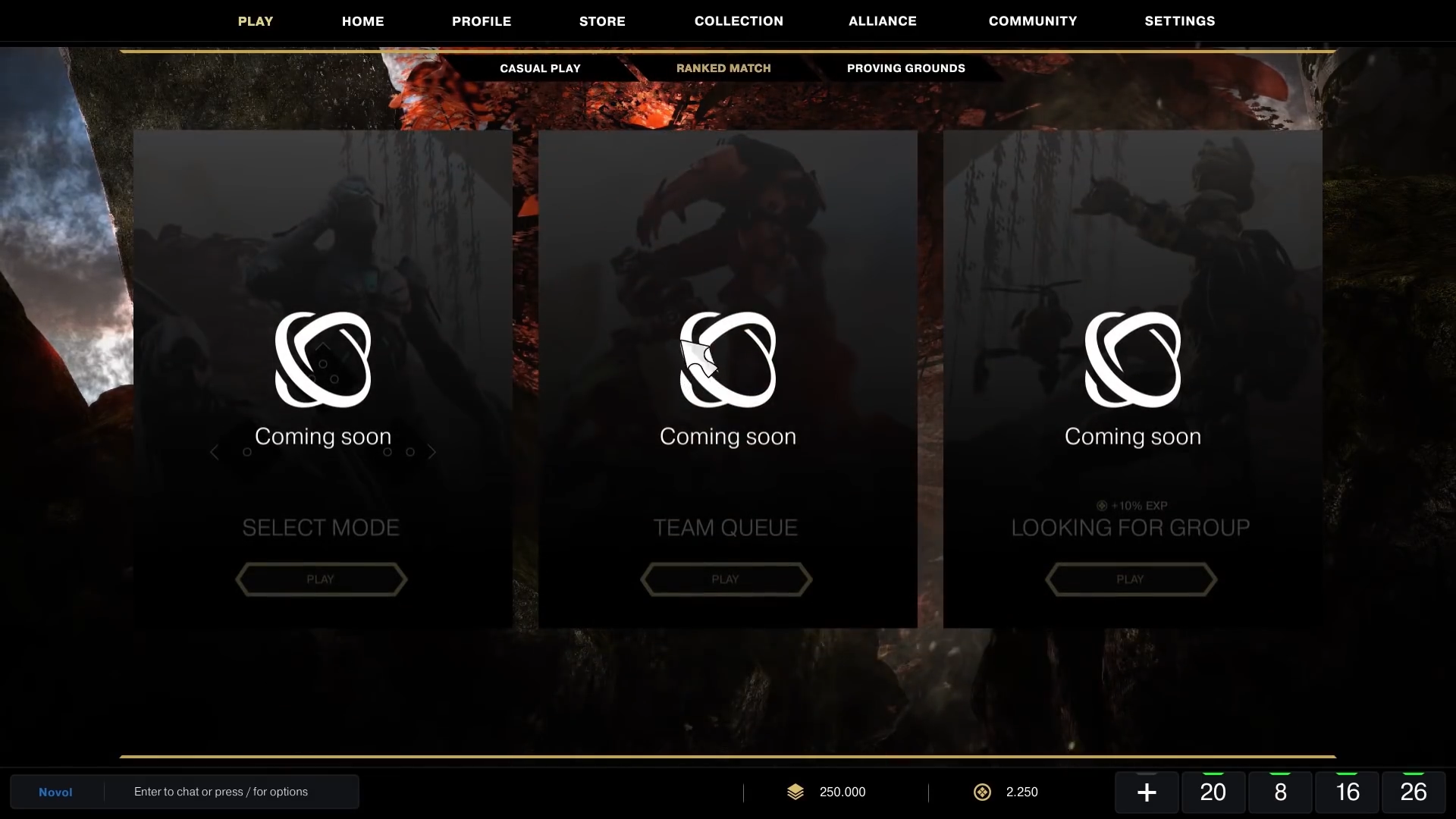Open the Casual Play tab
This screenshot has width=1456, height=819.
[540, 67]
